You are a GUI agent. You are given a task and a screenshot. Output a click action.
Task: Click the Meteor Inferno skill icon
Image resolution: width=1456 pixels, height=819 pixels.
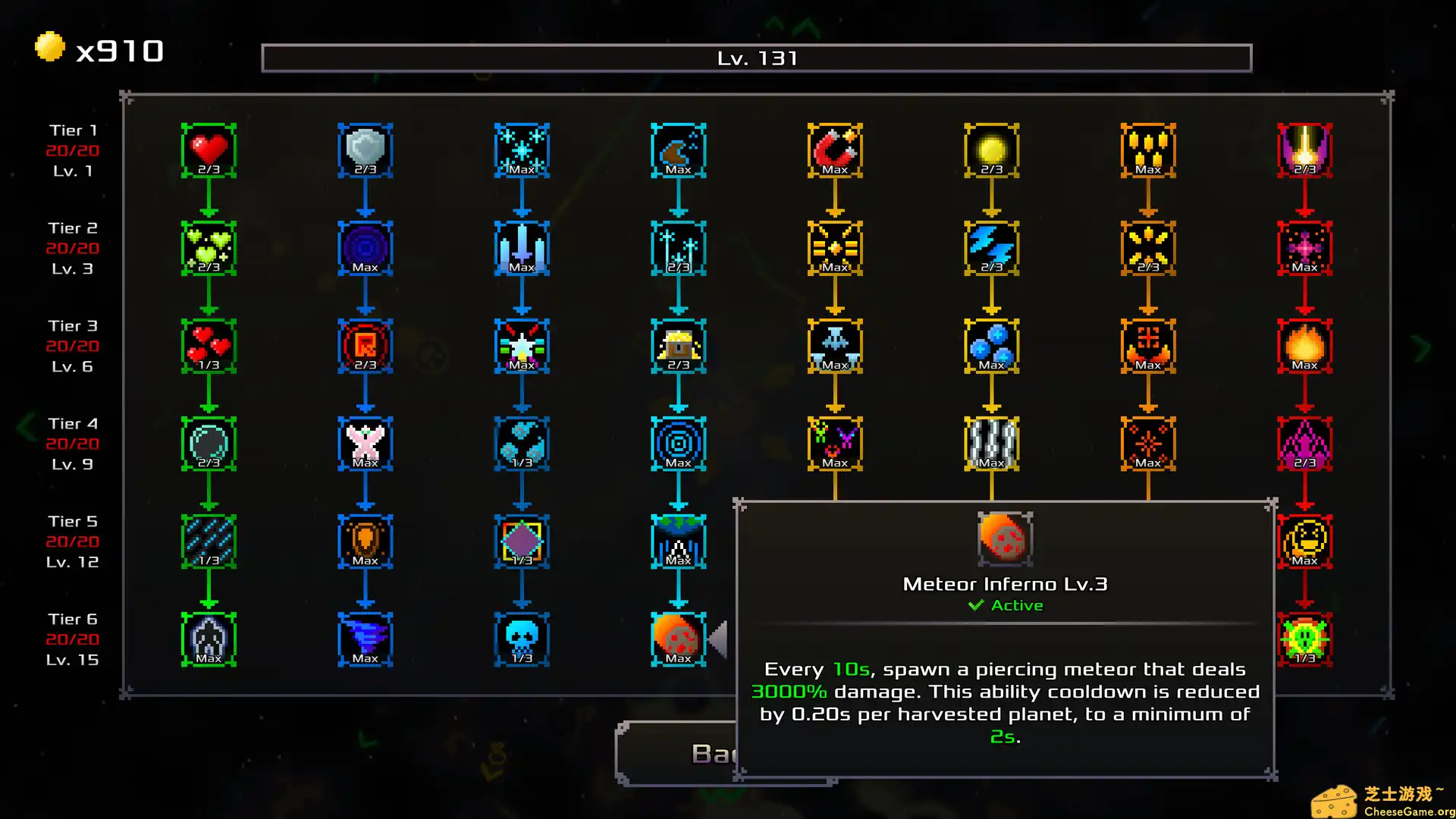[678, 639]
